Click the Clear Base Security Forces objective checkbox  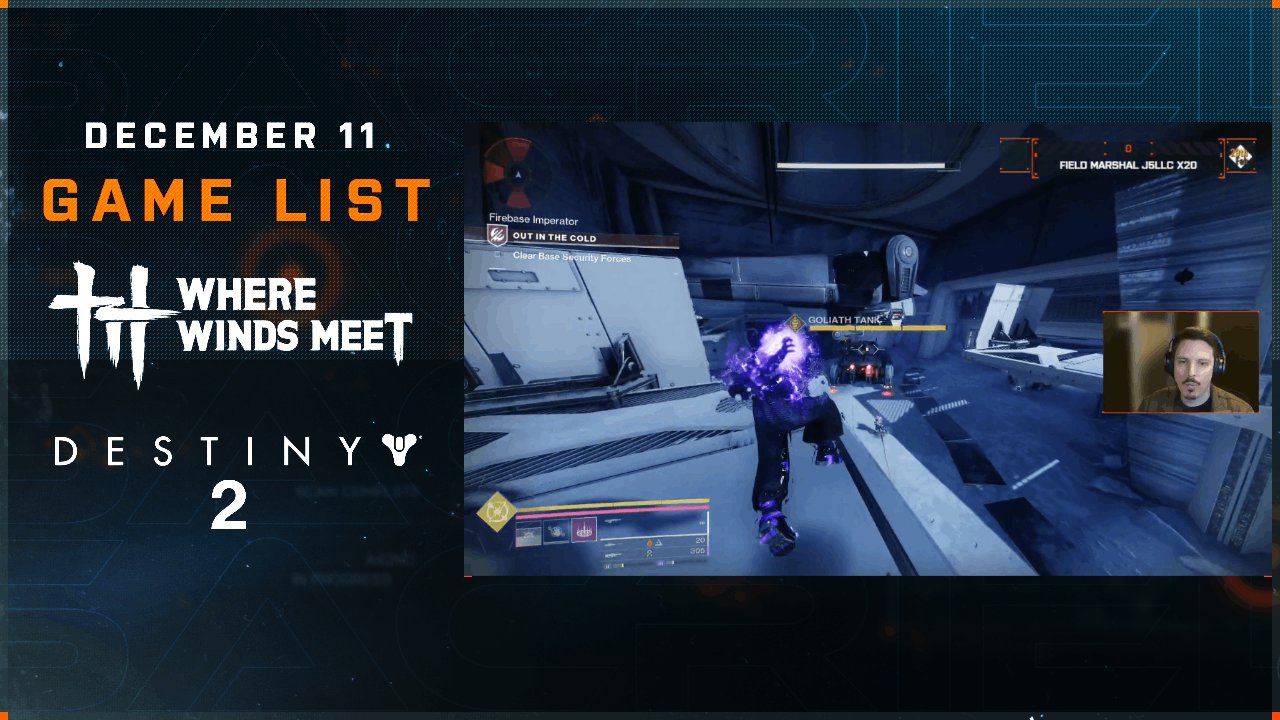pyautogui.click(x=498, y=256)
